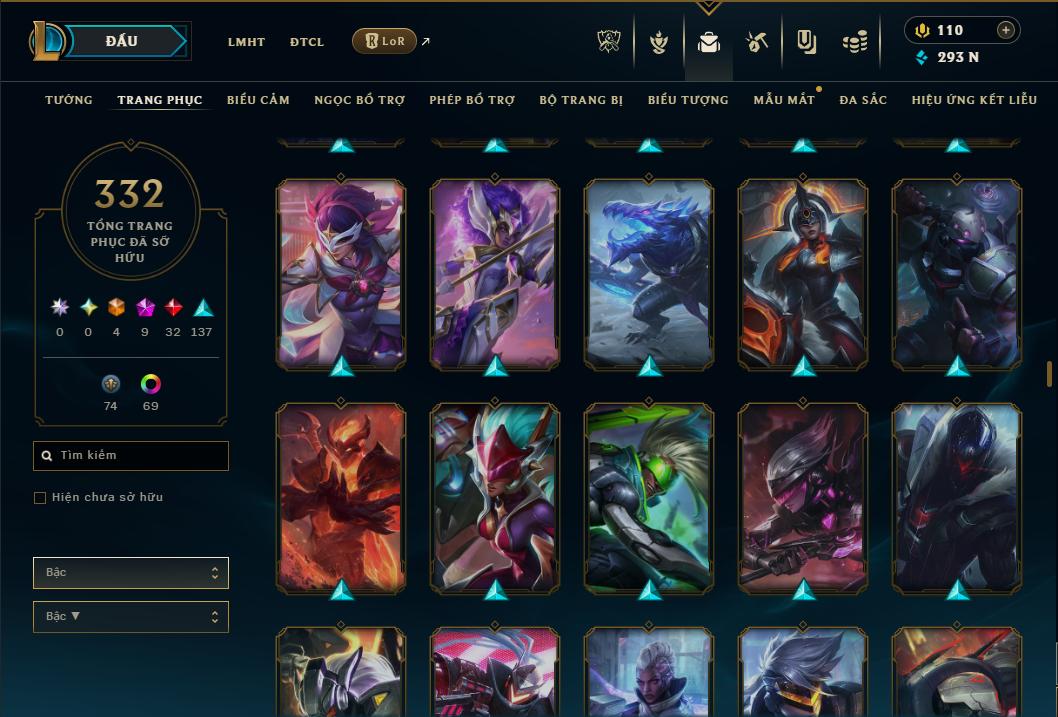Open the HIỆU ỨNG KẾT LIỄU tab
The image size is (1058, 717).
[973, 100]
